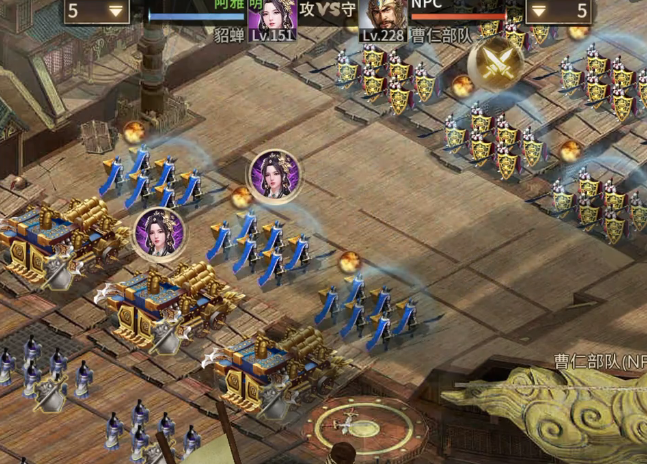Tap the crossed swords battle icon
This screenshot has height=464, width=647.
[x=495, y=63]
